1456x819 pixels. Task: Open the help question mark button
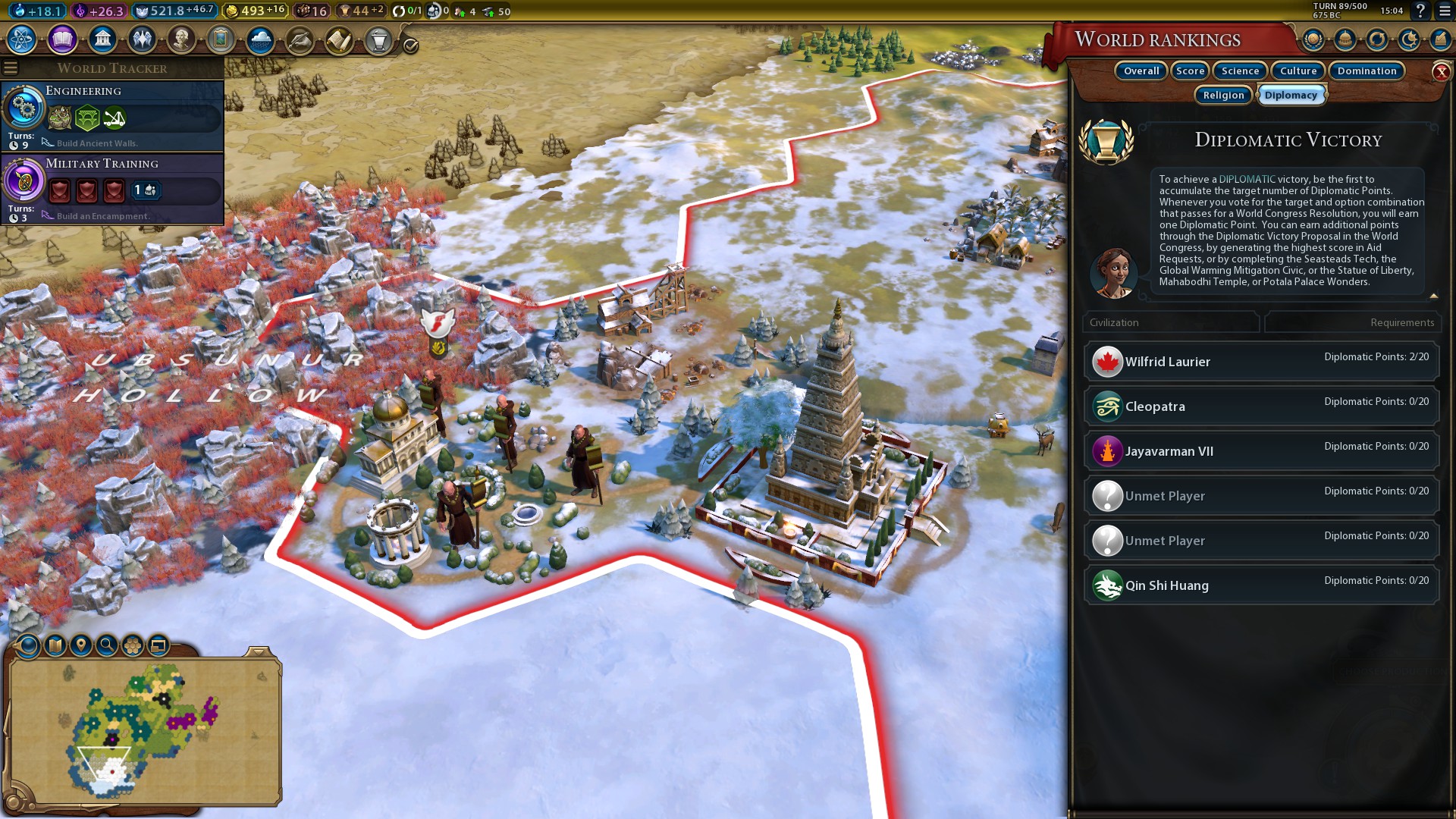tap(1420, 11)
